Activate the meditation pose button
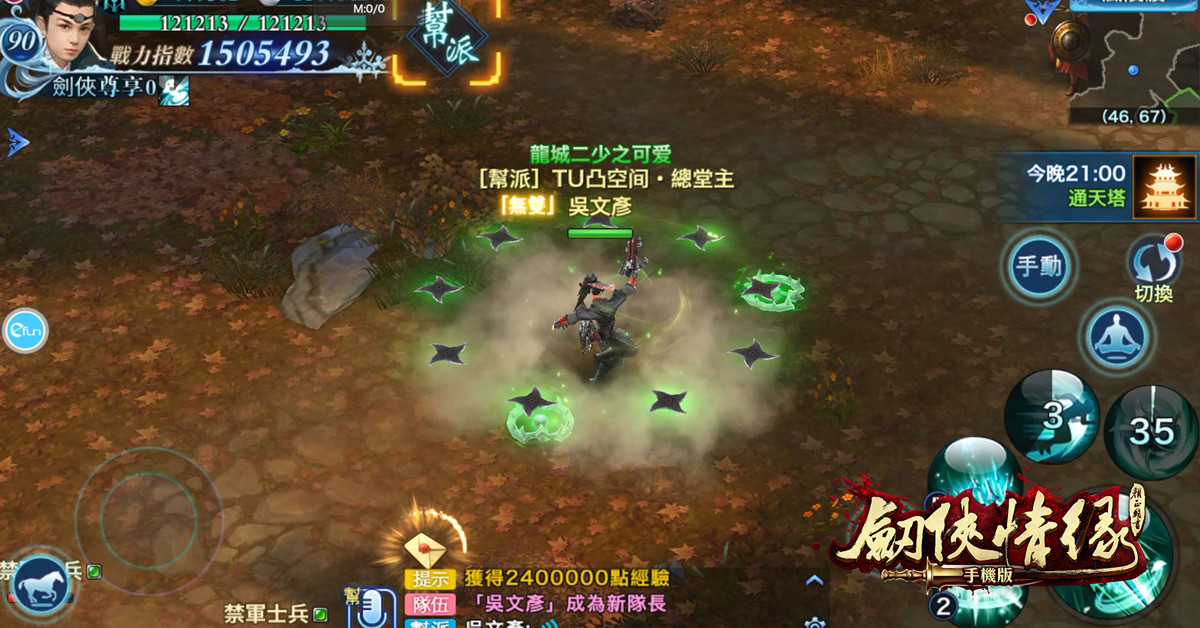 pyautogui.click(x=1115, y=337)
